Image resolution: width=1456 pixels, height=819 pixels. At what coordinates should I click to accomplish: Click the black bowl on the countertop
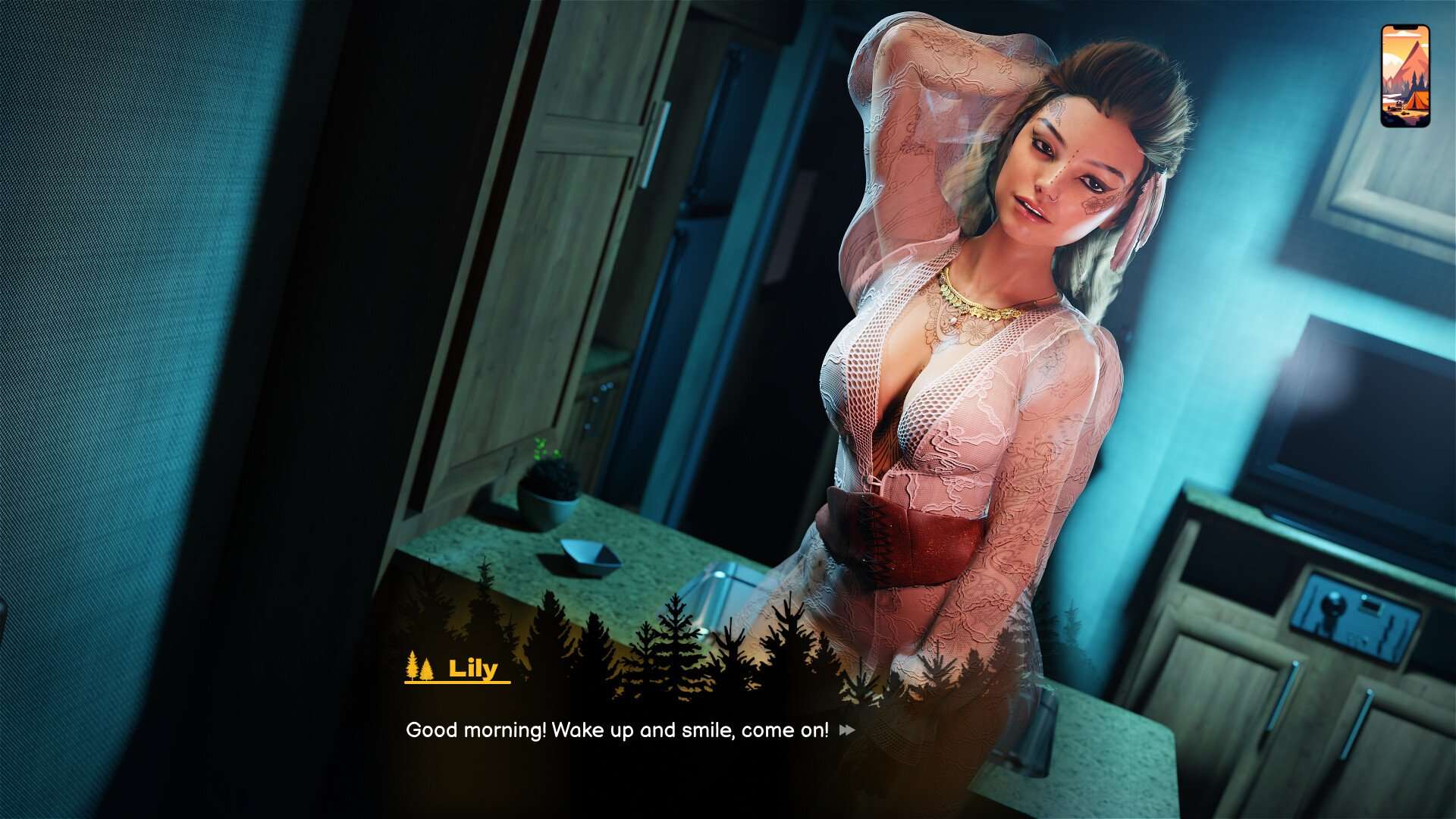pos(584,554)
